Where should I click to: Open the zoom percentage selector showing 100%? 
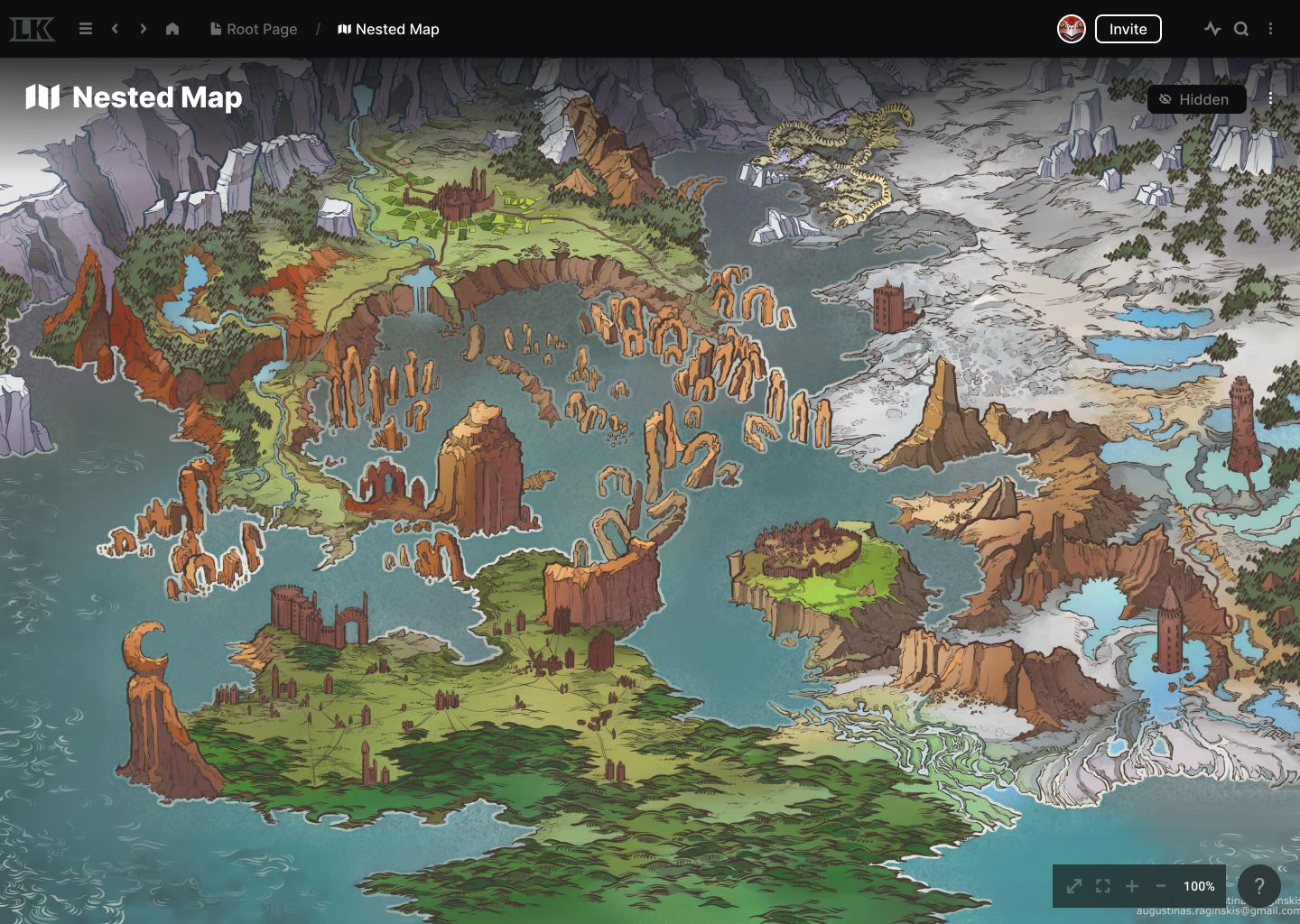pyautogui.click(x=1198, y=886)
